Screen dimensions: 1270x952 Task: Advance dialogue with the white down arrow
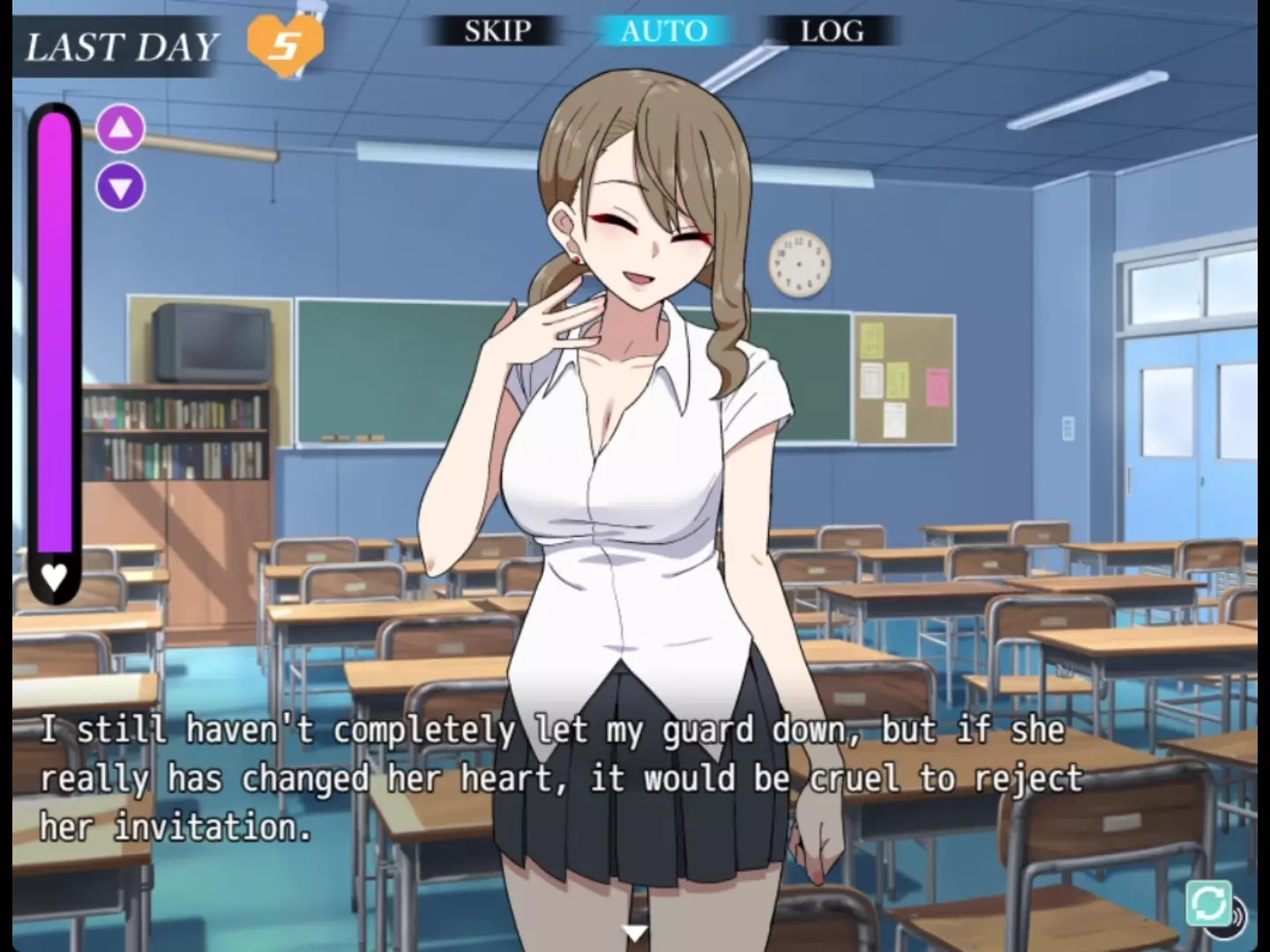click(x=634, y=933)
